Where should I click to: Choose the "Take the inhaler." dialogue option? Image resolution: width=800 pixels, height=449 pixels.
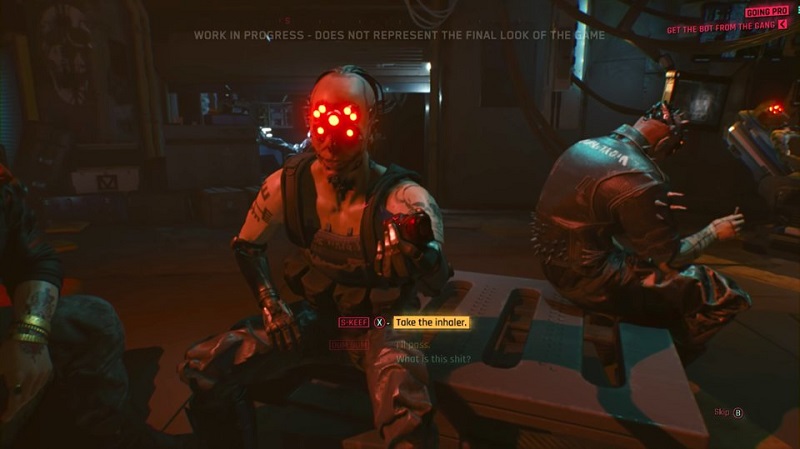tap(431, 323)
